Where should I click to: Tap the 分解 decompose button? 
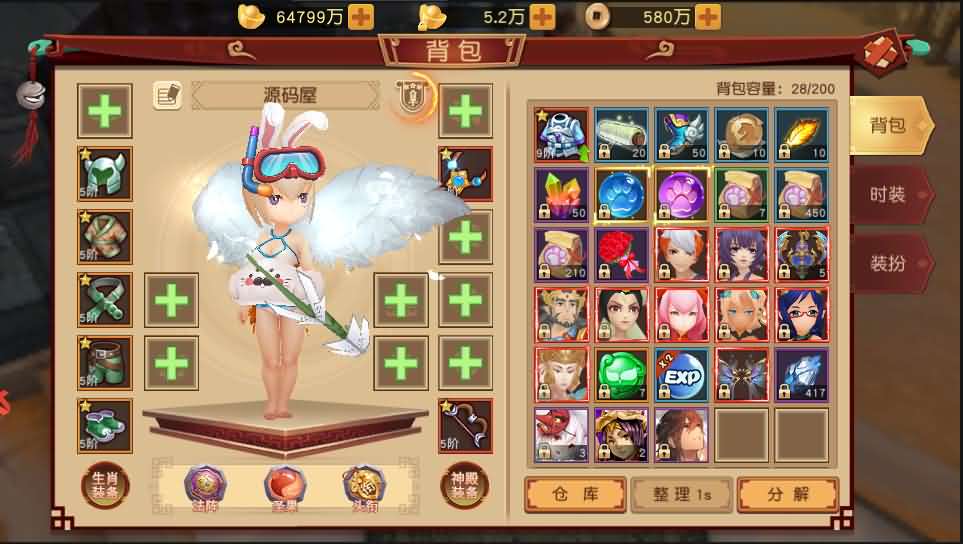tap(786, 493)
